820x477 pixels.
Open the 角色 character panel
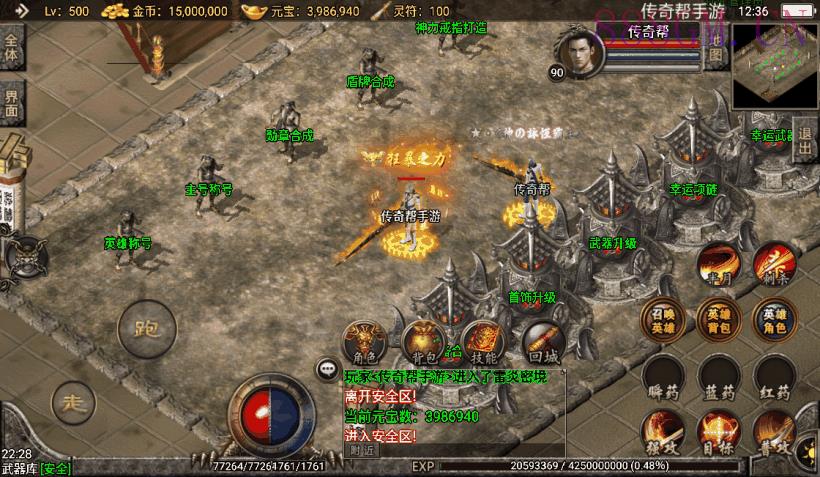(362, 342)
